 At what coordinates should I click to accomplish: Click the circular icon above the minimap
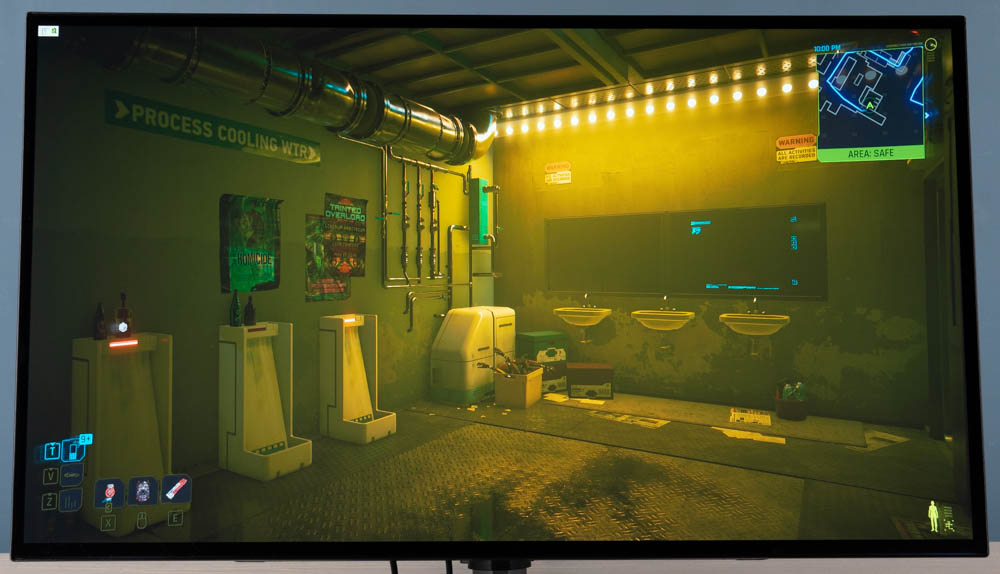931,44
